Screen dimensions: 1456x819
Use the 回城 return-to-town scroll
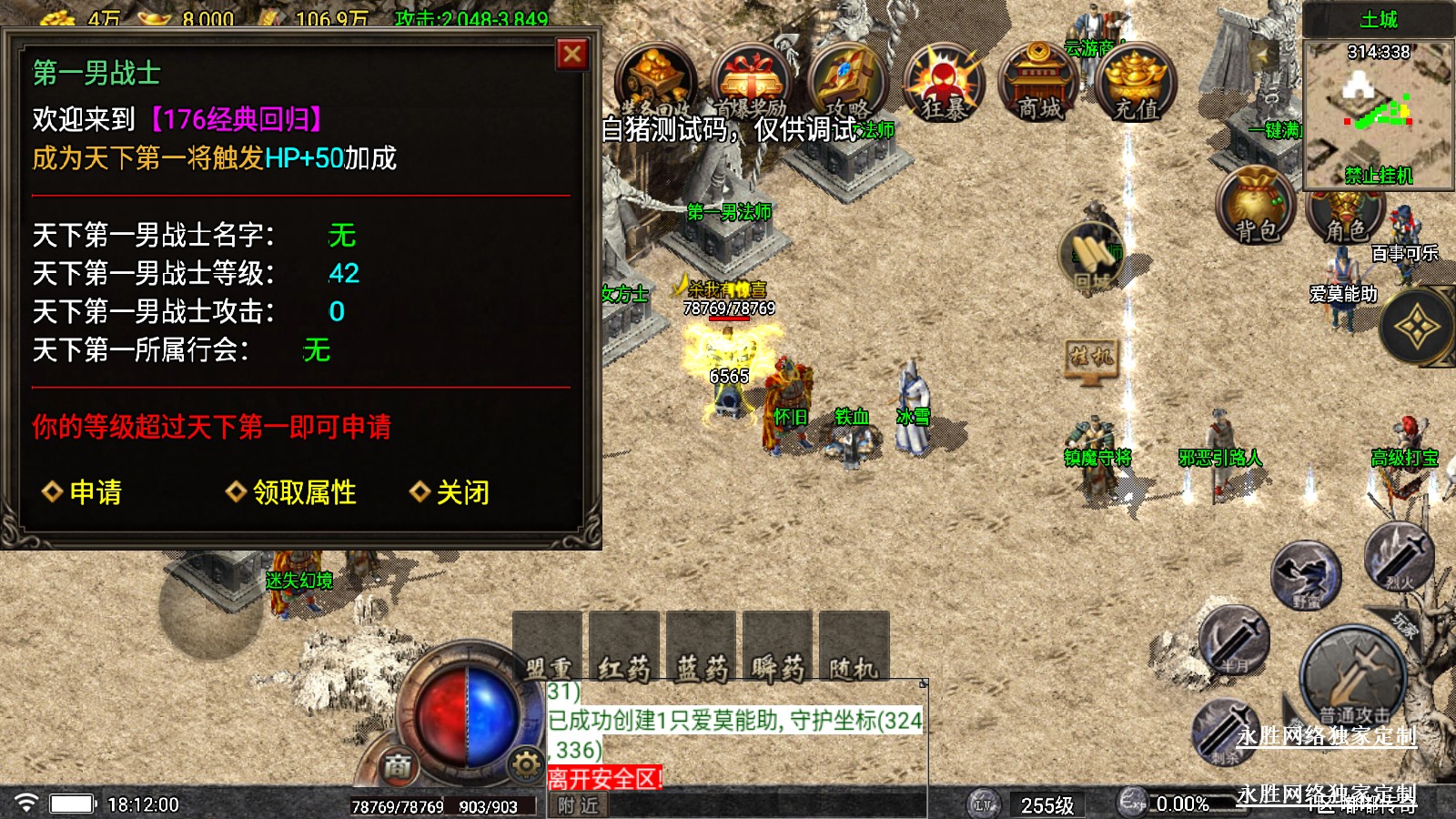(1092, 257)
